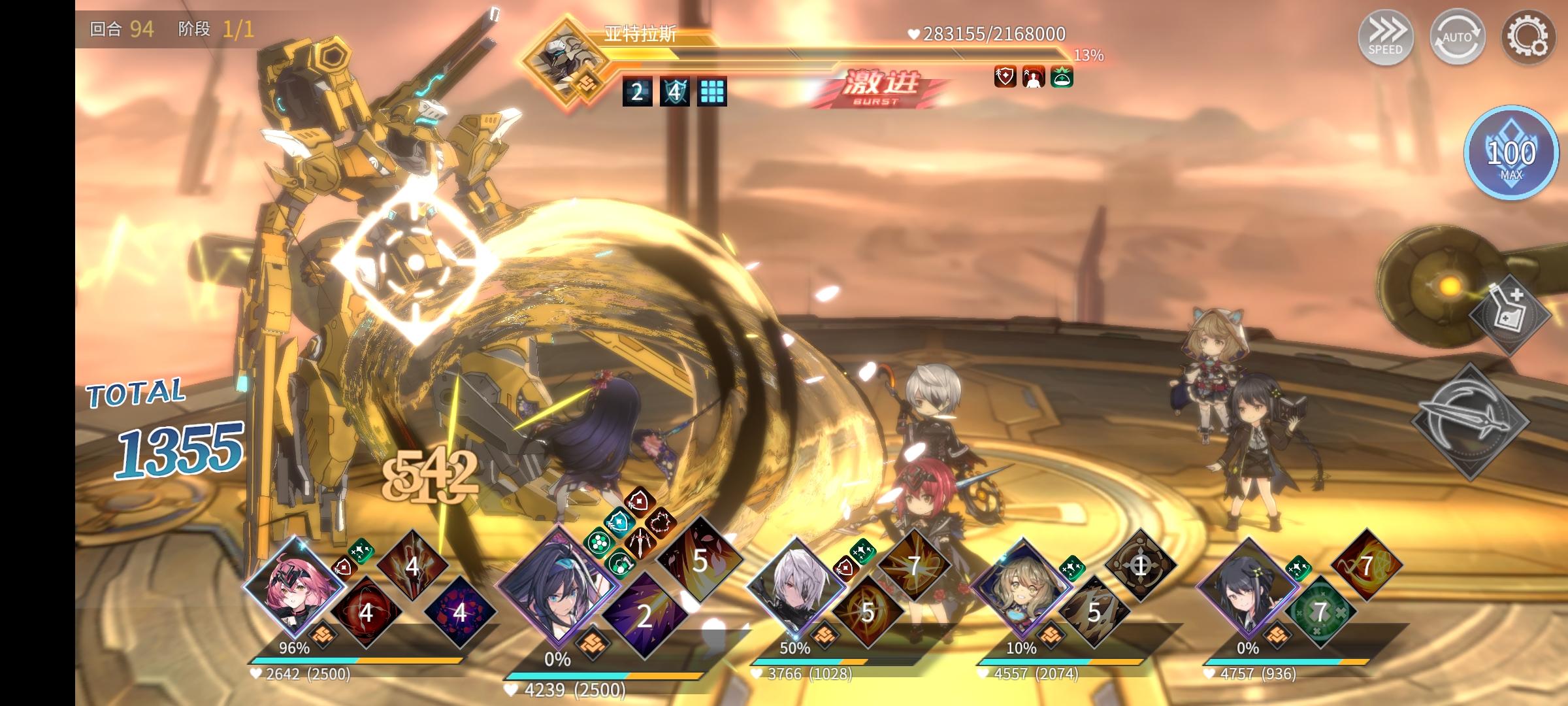Activate the 100 MAX burst gauge
The image size is (1568, 706).
tap(1511, 154)
